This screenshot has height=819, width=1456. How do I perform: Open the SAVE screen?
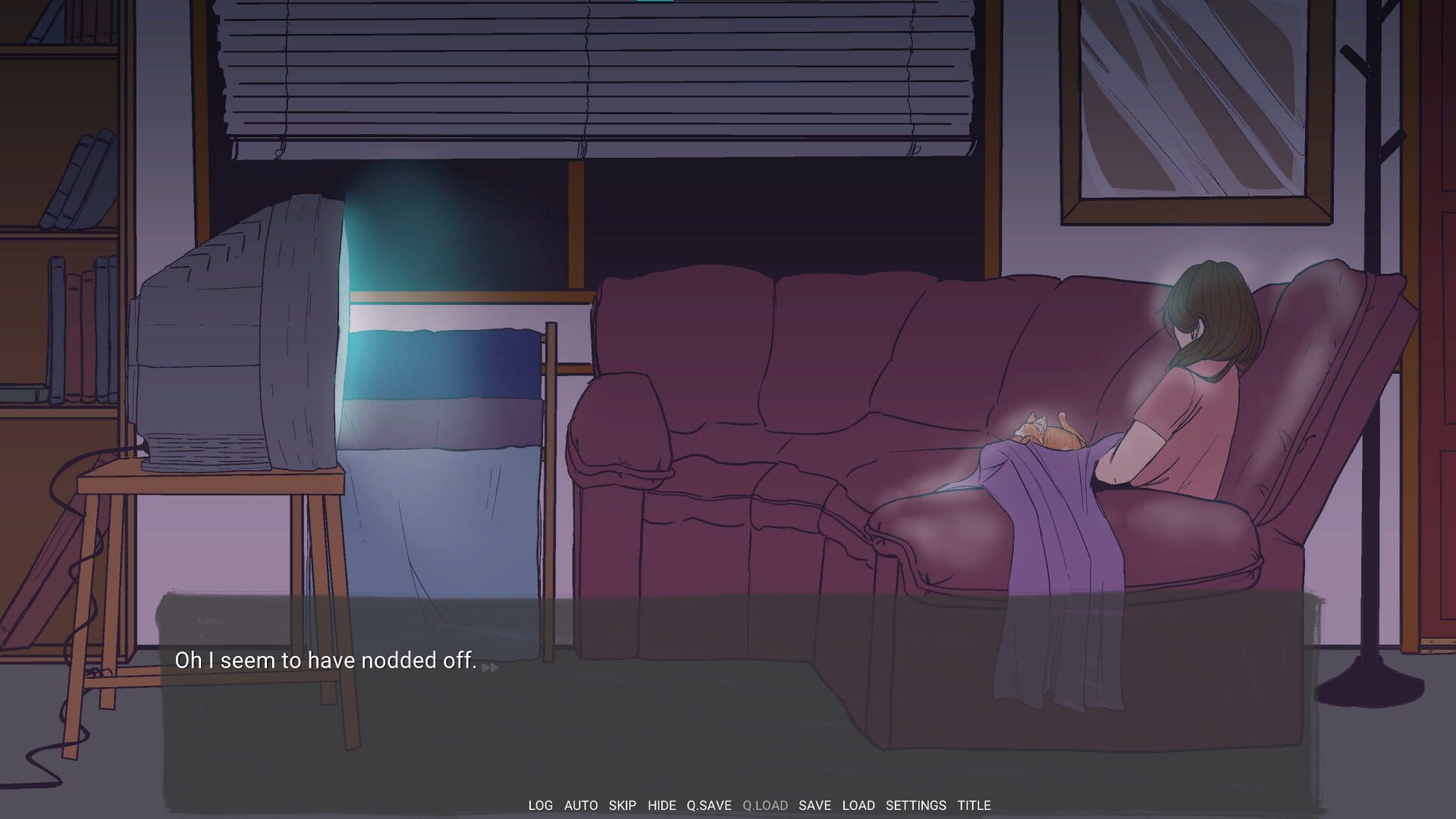[x=815, y=805]
